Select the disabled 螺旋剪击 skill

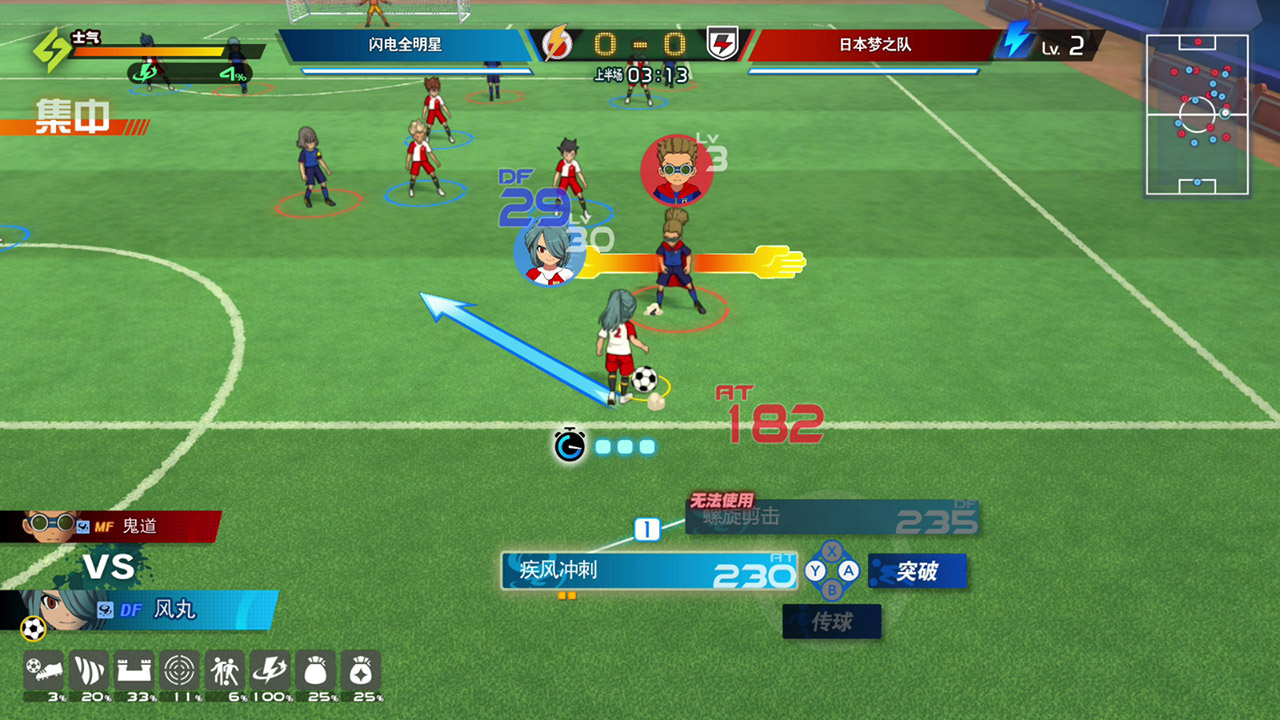pos(830,518)
